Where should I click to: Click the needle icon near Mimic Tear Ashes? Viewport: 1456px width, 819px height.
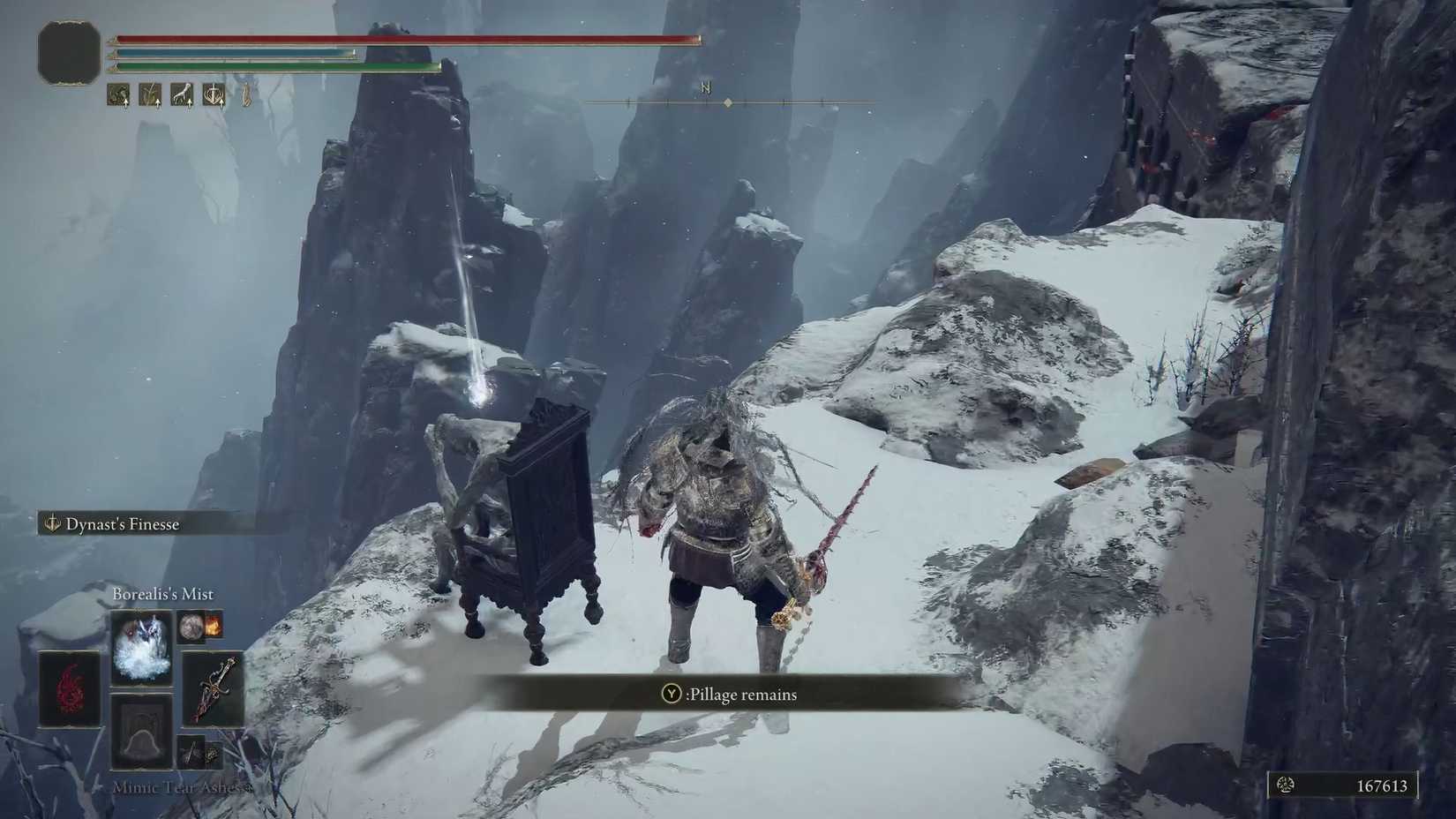(x=191, y=753)
